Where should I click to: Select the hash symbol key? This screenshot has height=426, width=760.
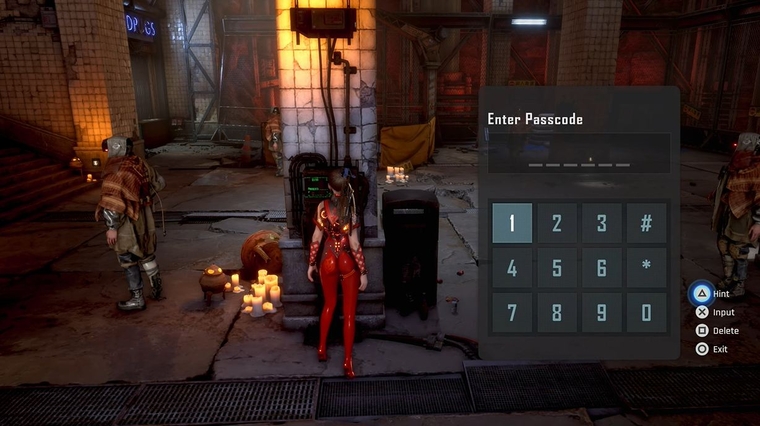(x=647, y=223)
